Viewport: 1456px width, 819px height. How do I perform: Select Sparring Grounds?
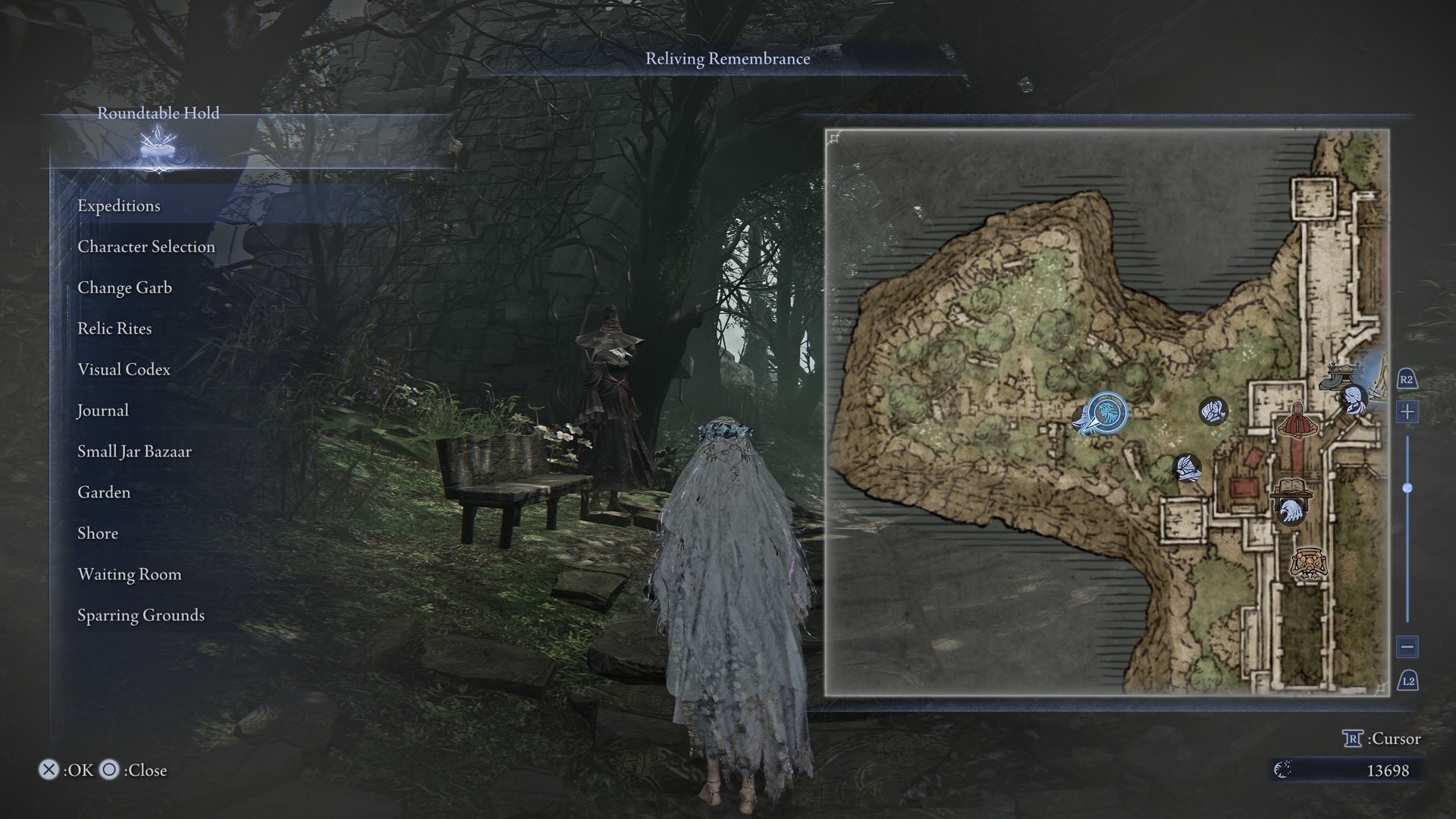[141, 616]
